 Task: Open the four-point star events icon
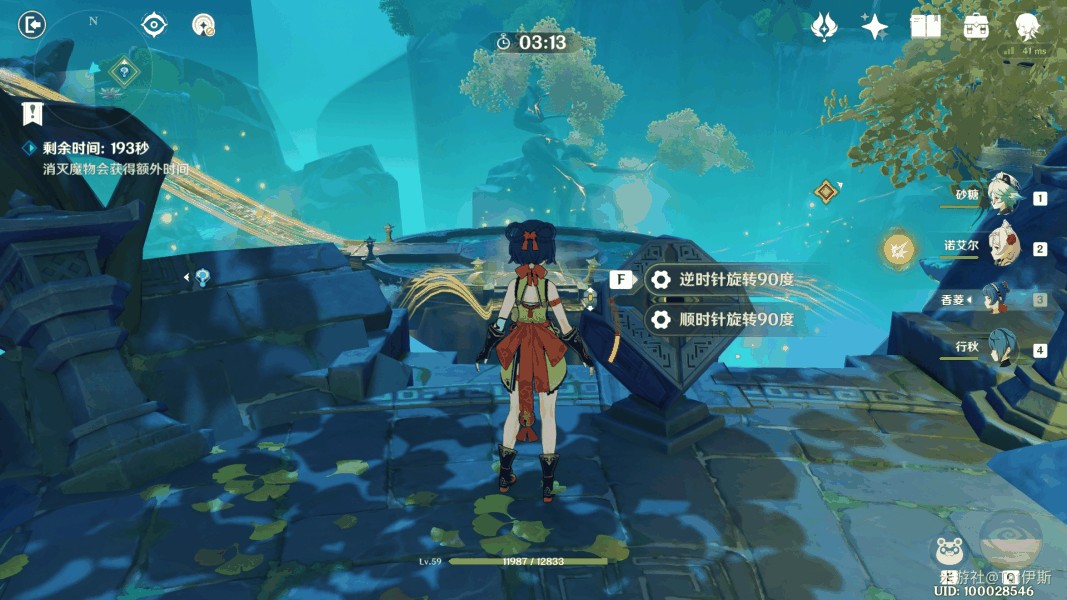click(875, 27)
